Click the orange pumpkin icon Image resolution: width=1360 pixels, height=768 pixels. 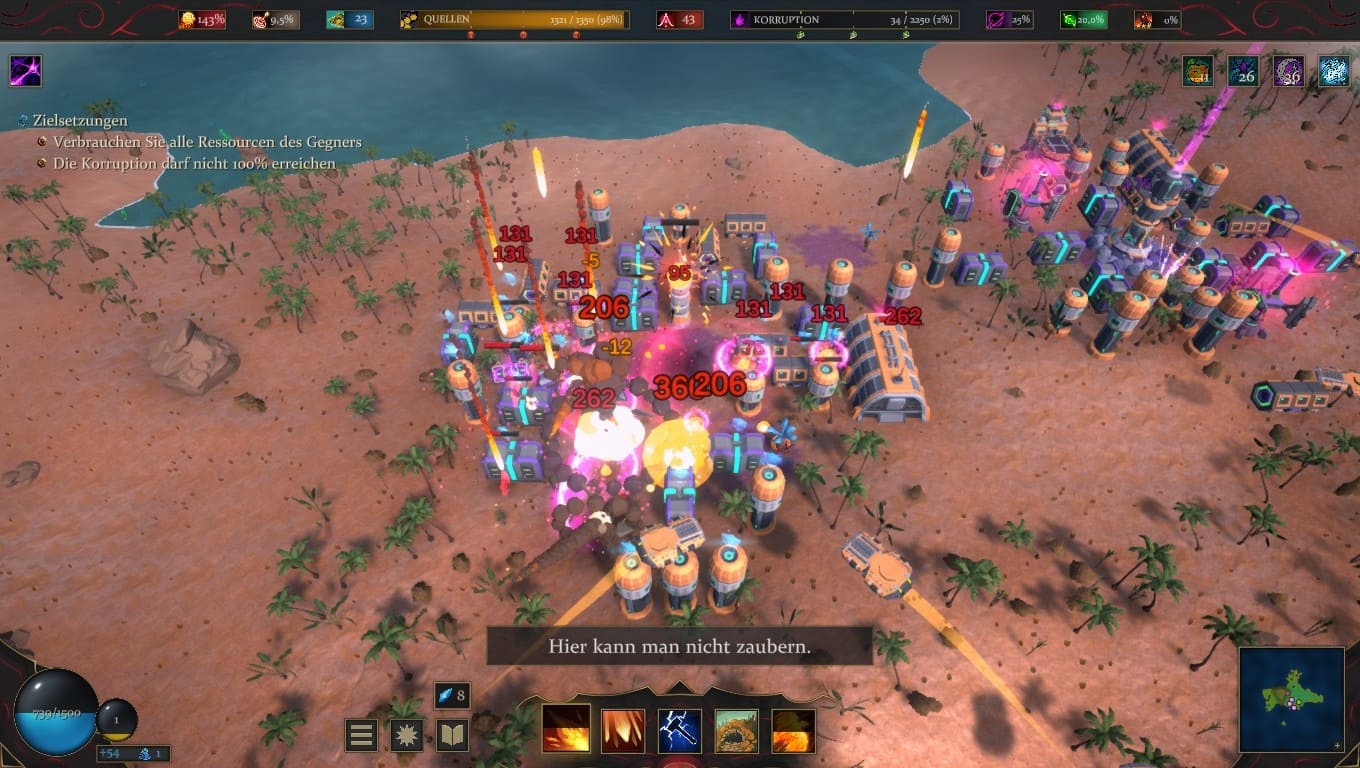1198,71
